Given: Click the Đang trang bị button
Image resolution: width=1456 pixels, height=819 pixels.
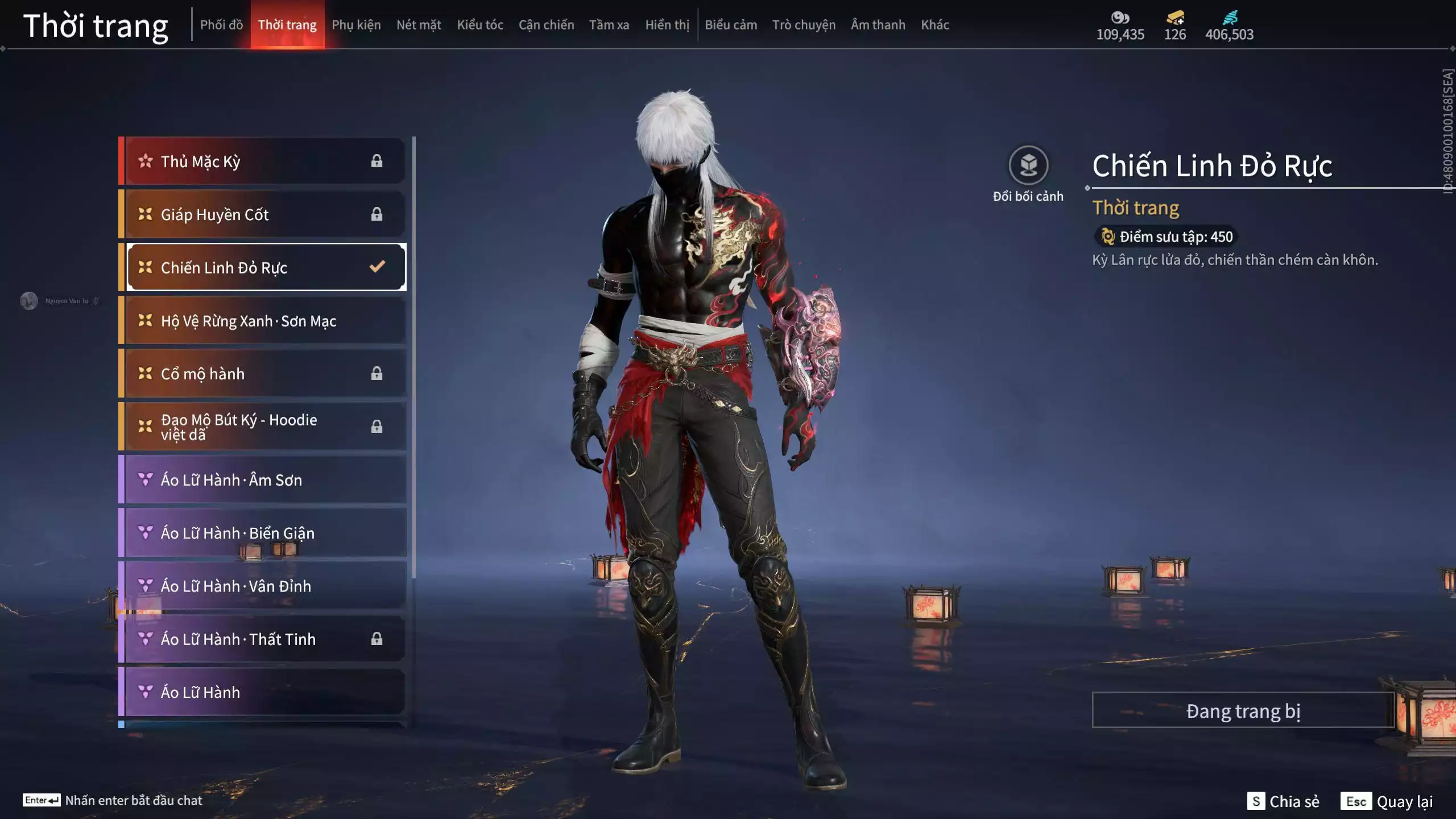Looking at the screenshot, I should [x=1243, y=711].
